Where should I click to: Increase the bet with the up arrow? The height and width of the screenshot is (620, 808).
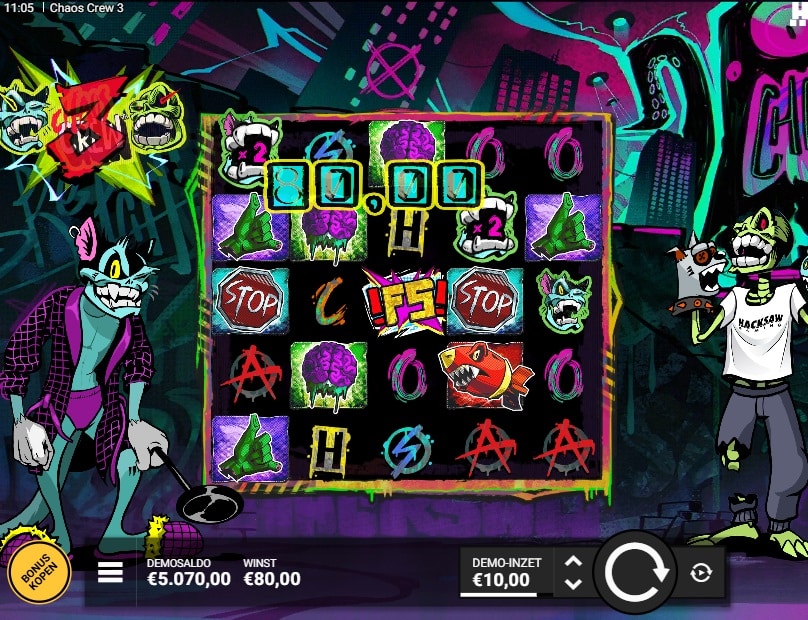(x=573, y=562)
